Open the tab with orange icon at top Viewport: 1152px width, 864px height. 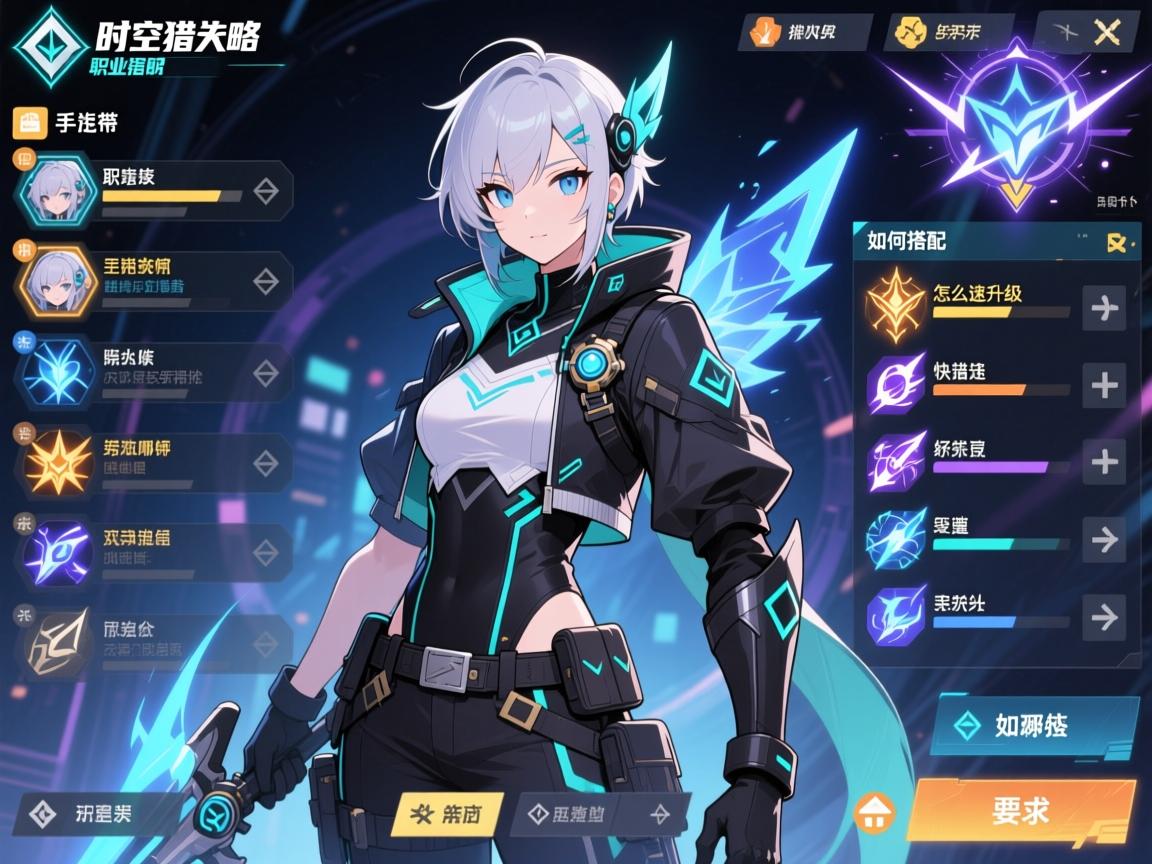(804, 32)
